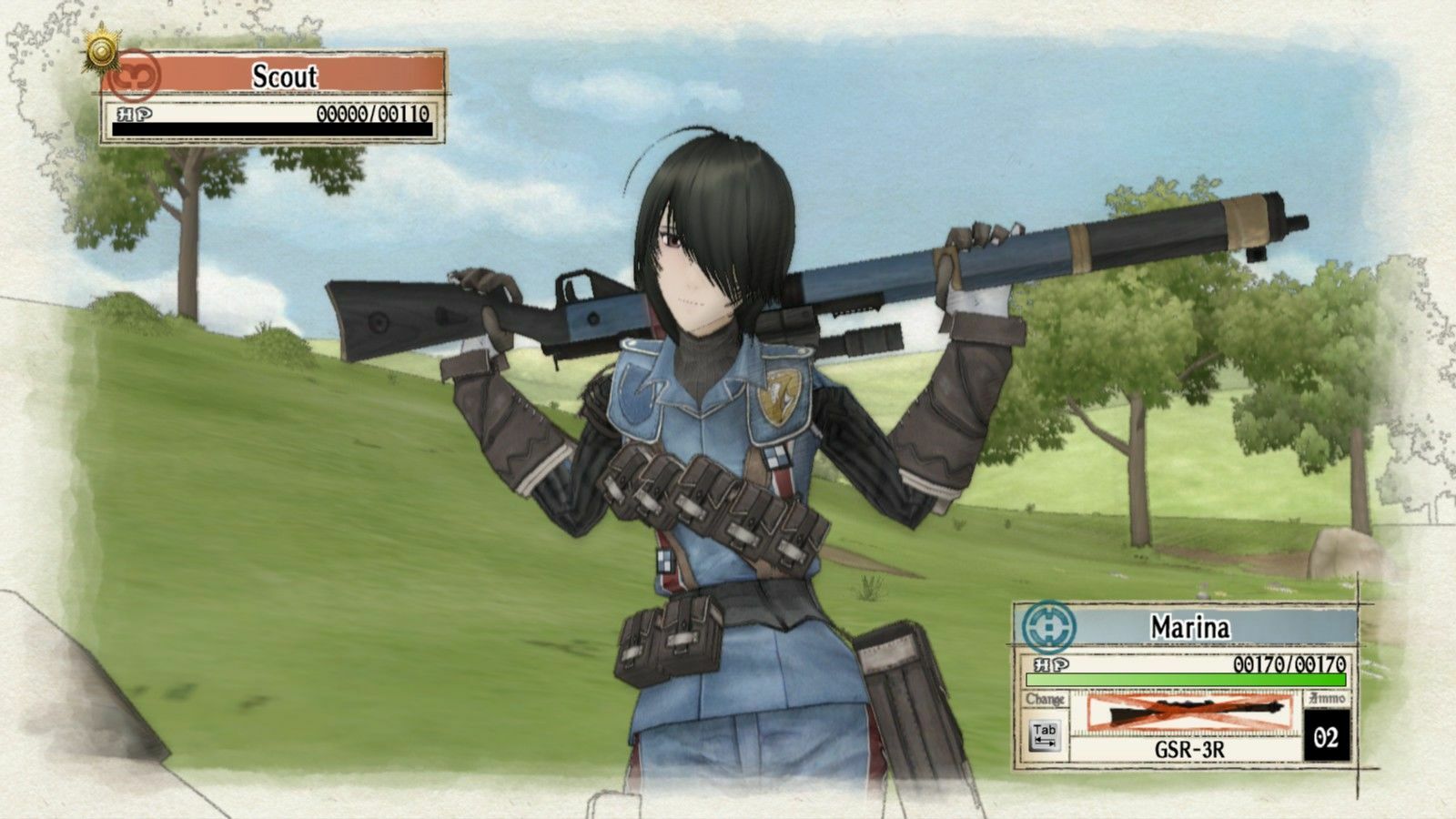This screenshot has width=1456, height=819.
Task: Click the enemy Scout class emblem
Action: [x=133, y=76]
